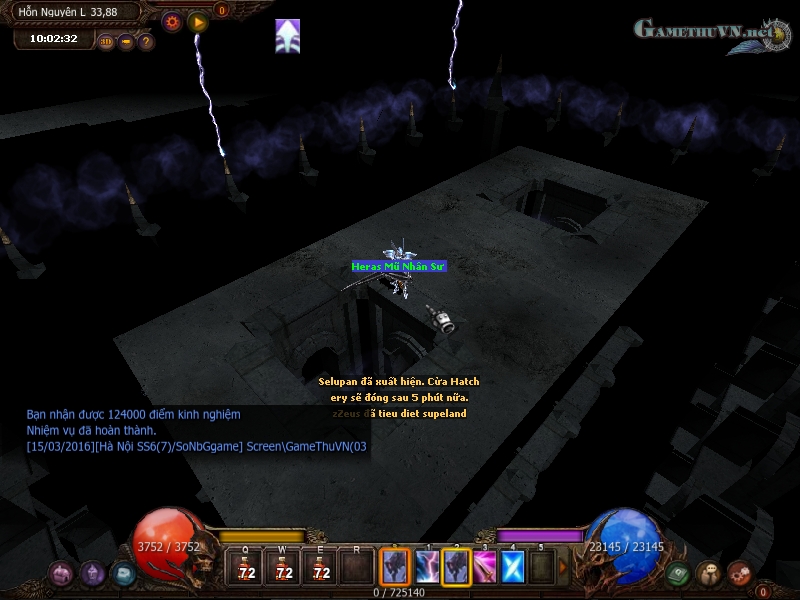The height and width of the screenshot is (600, 800).
Task: Open the green book button
Action: pyautogui.click(x=679, y=573)
